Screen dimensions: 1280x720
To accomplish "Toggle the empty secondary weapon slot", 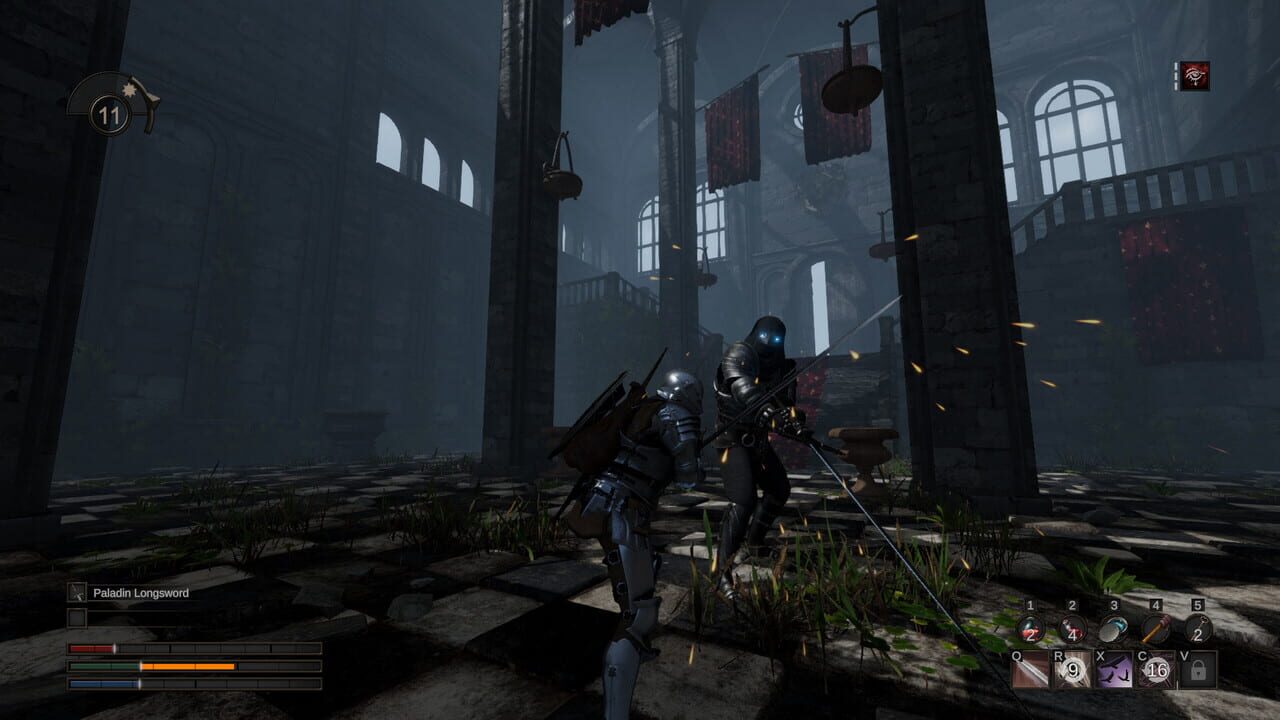I will (x=77, y=617).
